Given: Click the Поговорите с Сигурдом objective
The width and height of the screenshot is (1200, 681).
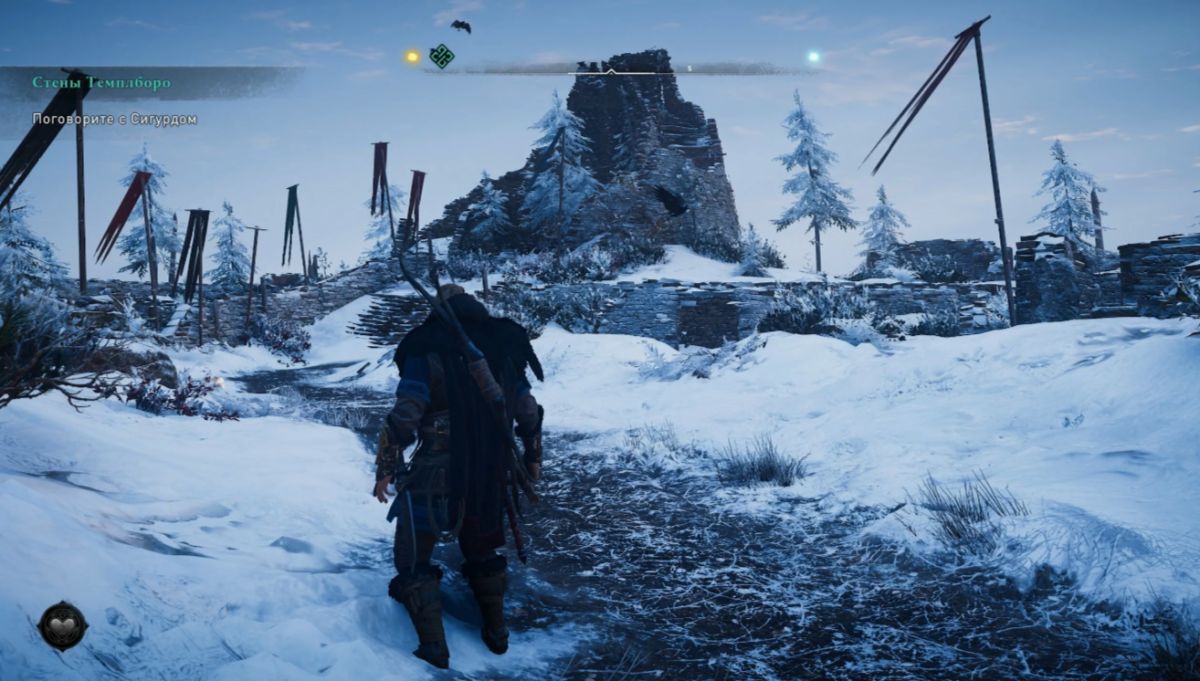Looking at the screenshot, I should pyautogui.click(x=114, y=119).
